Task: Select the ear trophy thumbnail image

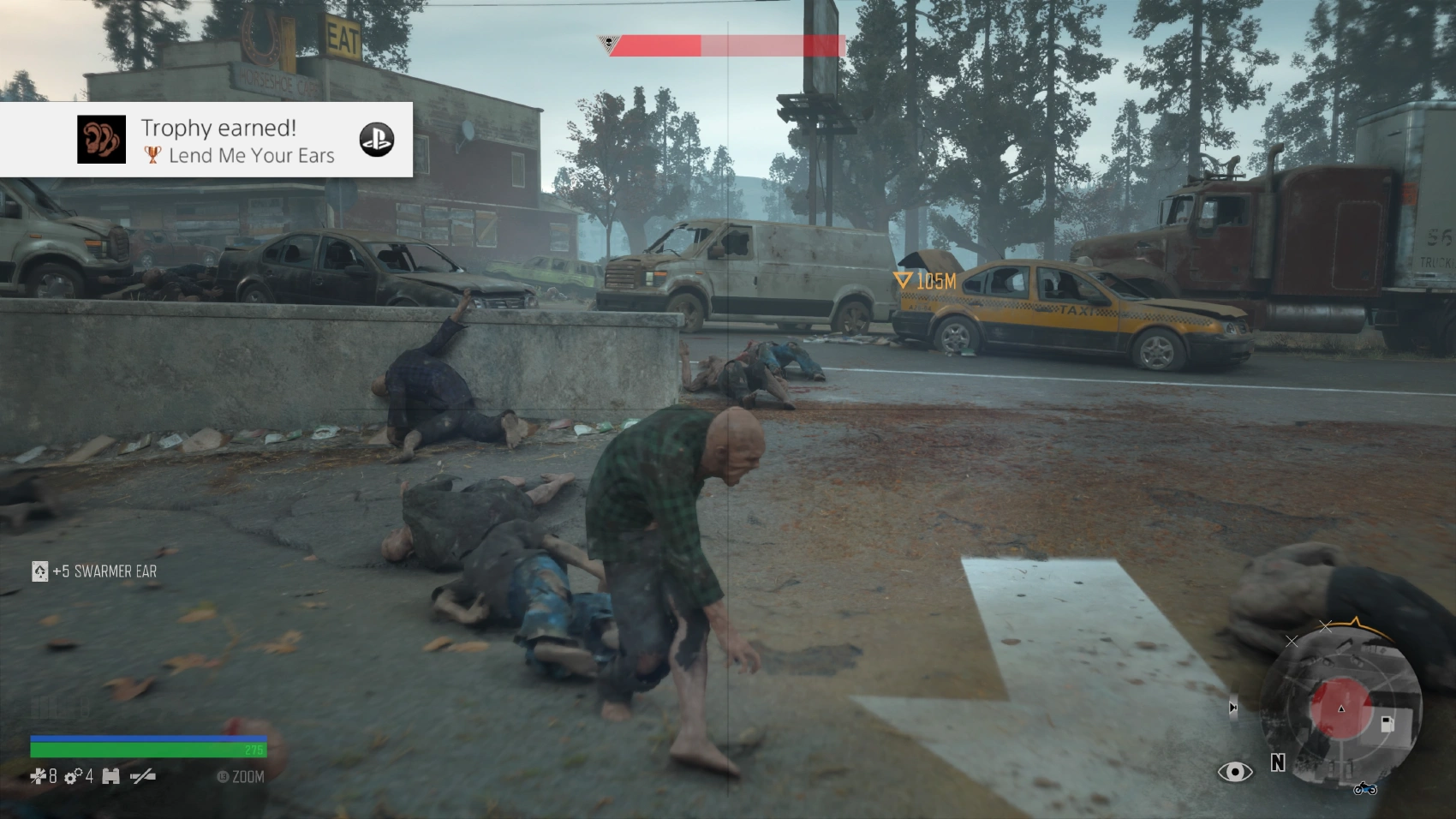Action: 101,140
